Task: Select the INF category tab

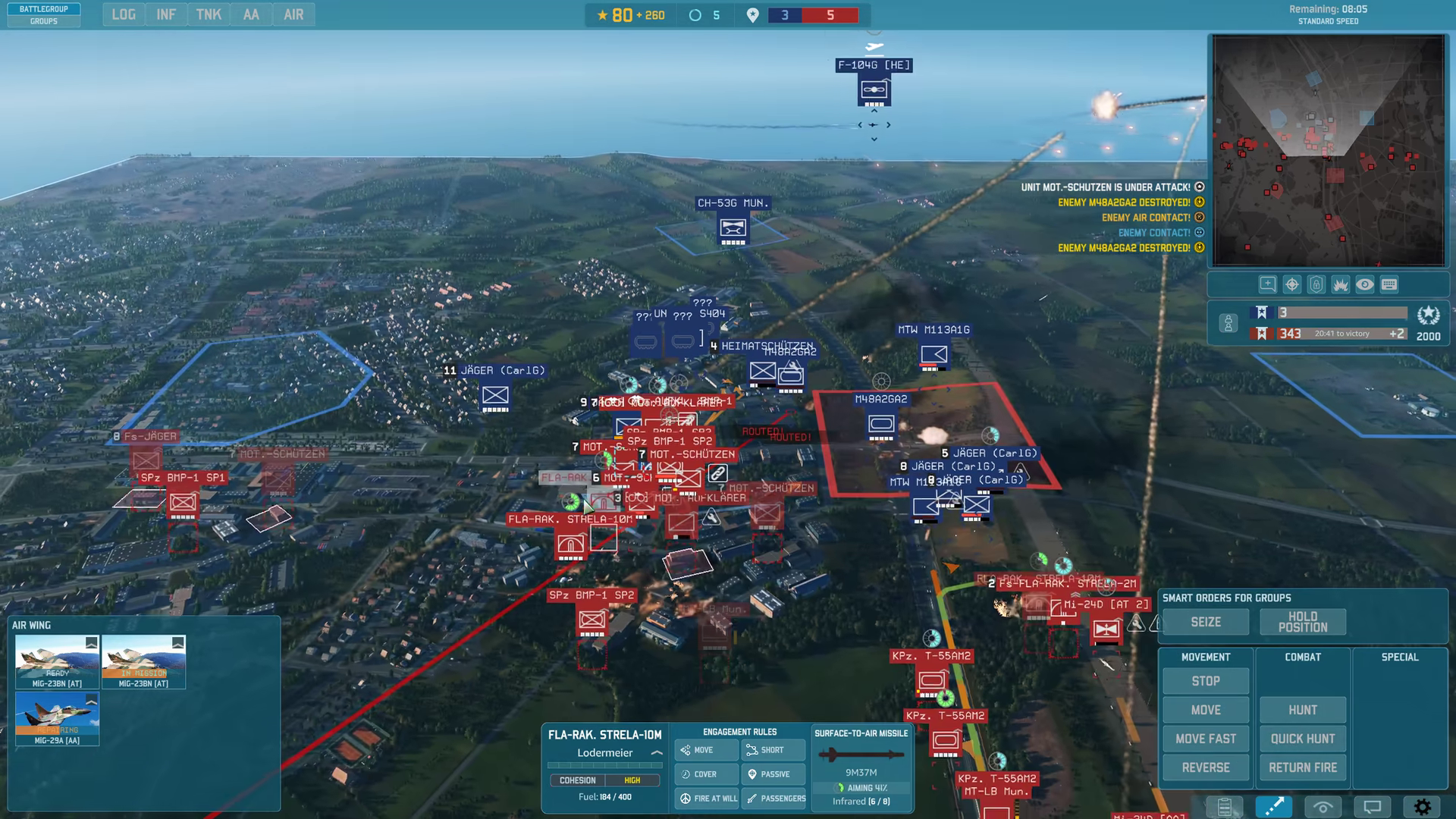Action: 166,14
